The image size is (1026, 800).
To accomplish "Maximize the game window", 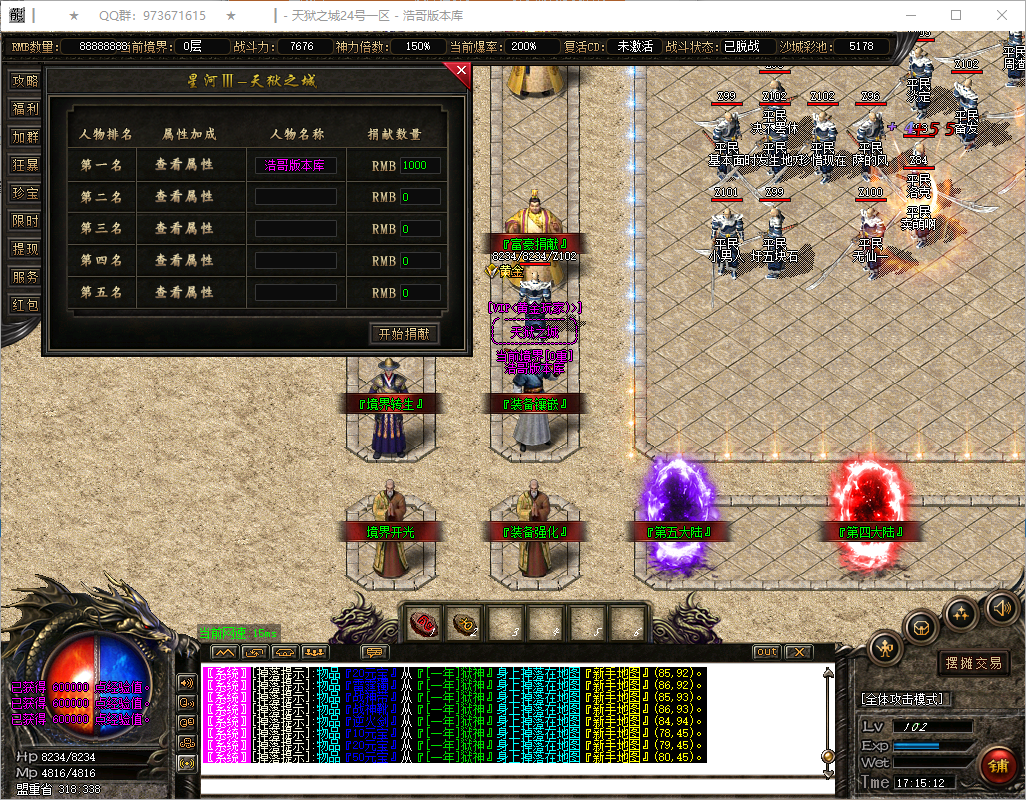I will point(956,16).
